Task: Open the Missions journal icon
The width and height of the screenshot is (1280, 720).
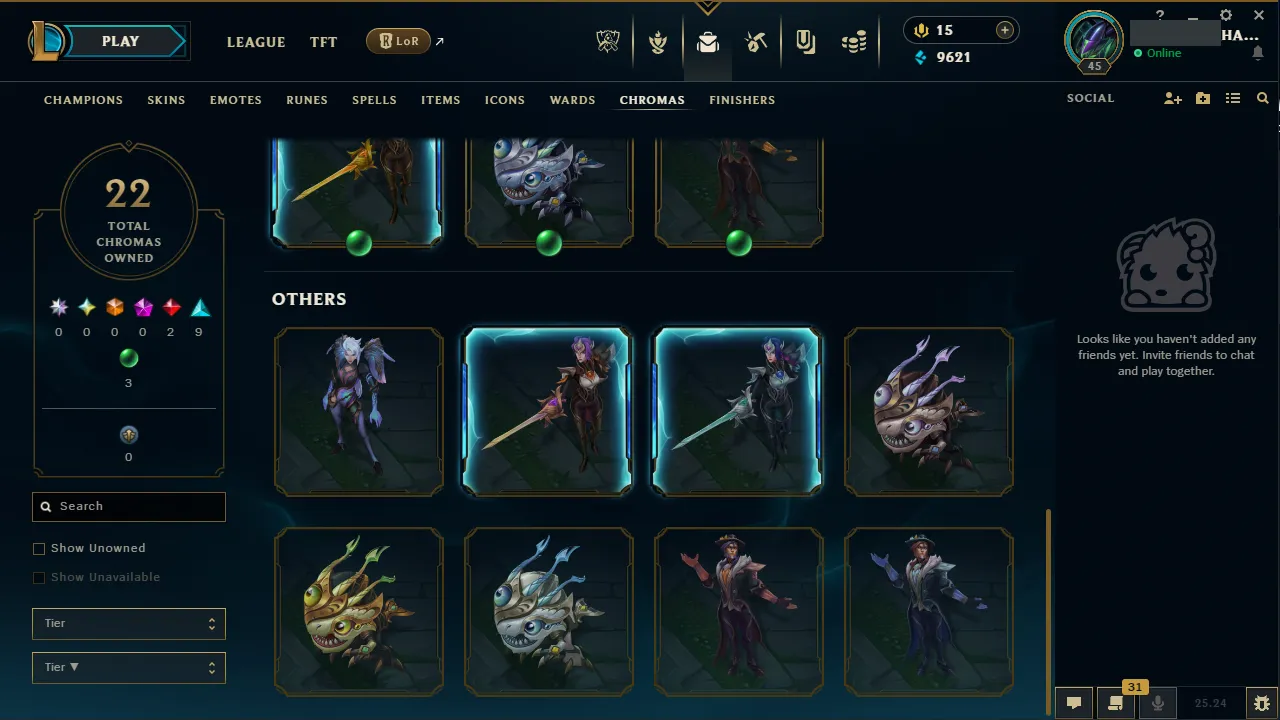Action: pos(805,41)
